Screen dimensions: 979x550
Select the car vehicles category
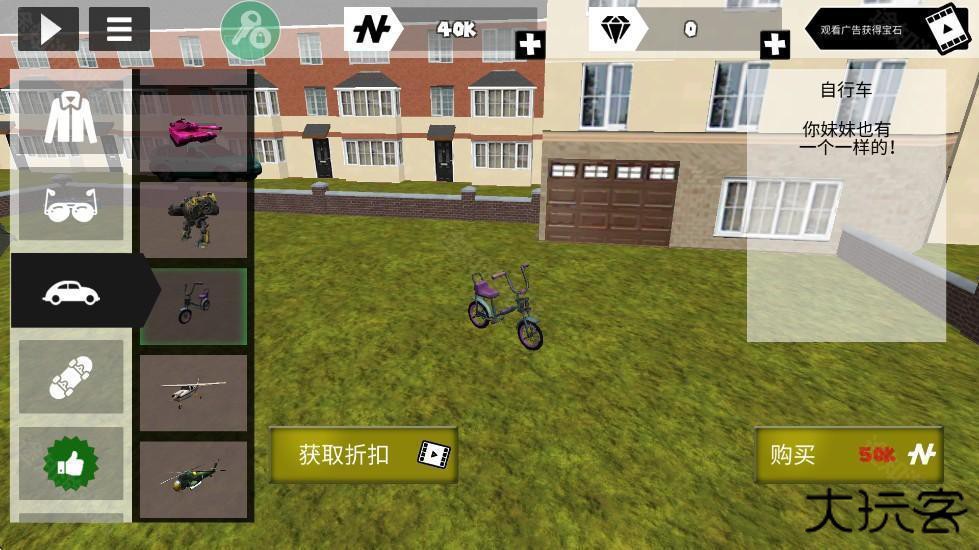coord(72,291)
